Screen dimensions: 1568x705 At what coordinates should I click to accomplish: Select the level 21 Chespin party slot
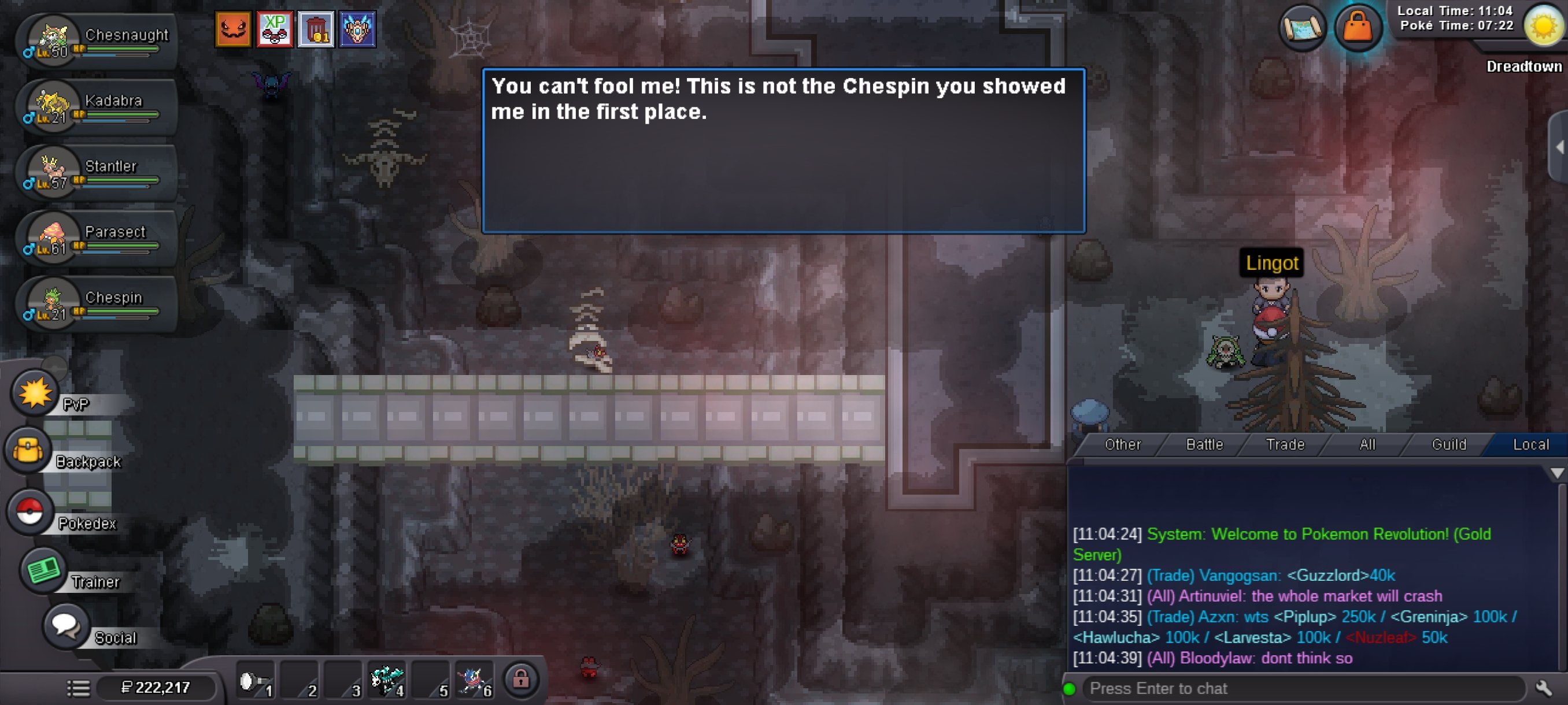point(97,304)
